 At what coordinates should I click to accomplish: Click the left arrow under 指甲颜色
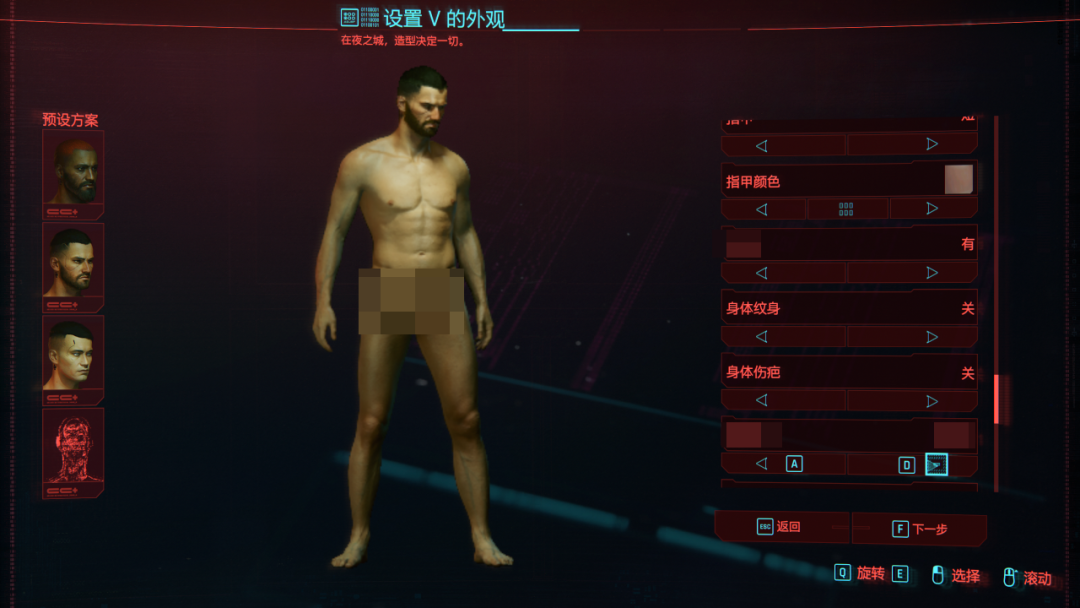point(762,209)
